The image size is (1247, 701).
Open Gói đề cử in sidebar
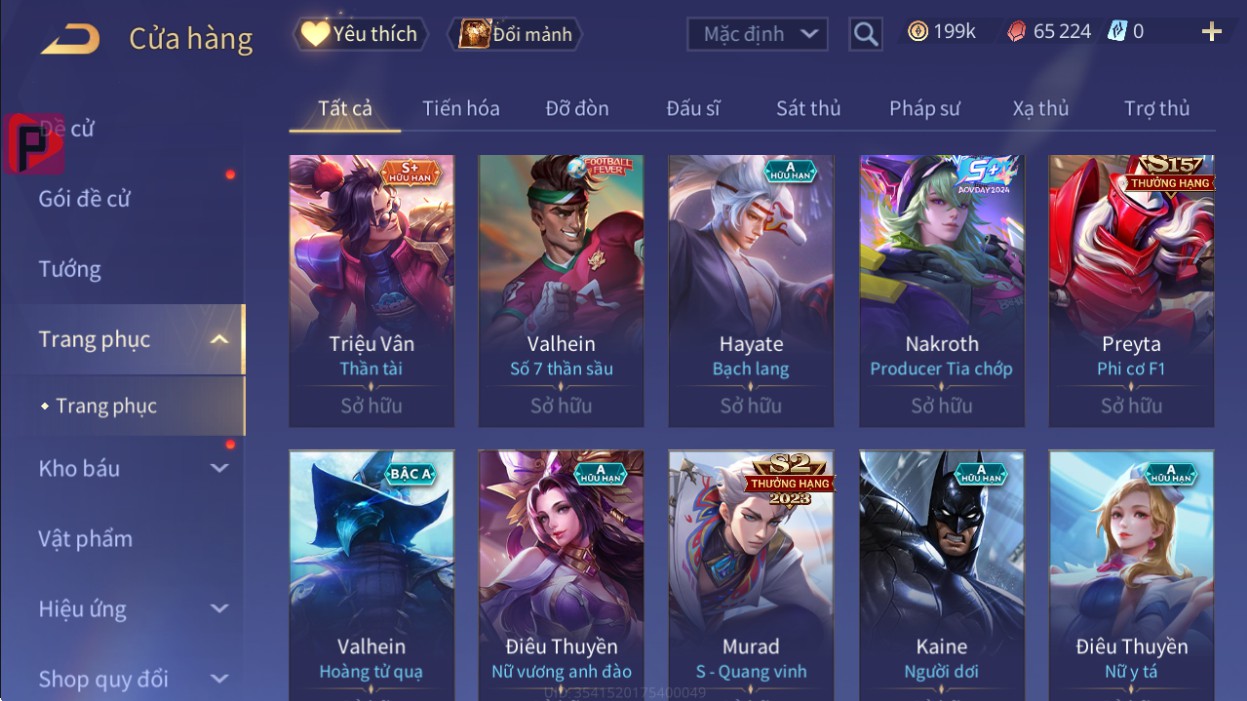[85, 198]
